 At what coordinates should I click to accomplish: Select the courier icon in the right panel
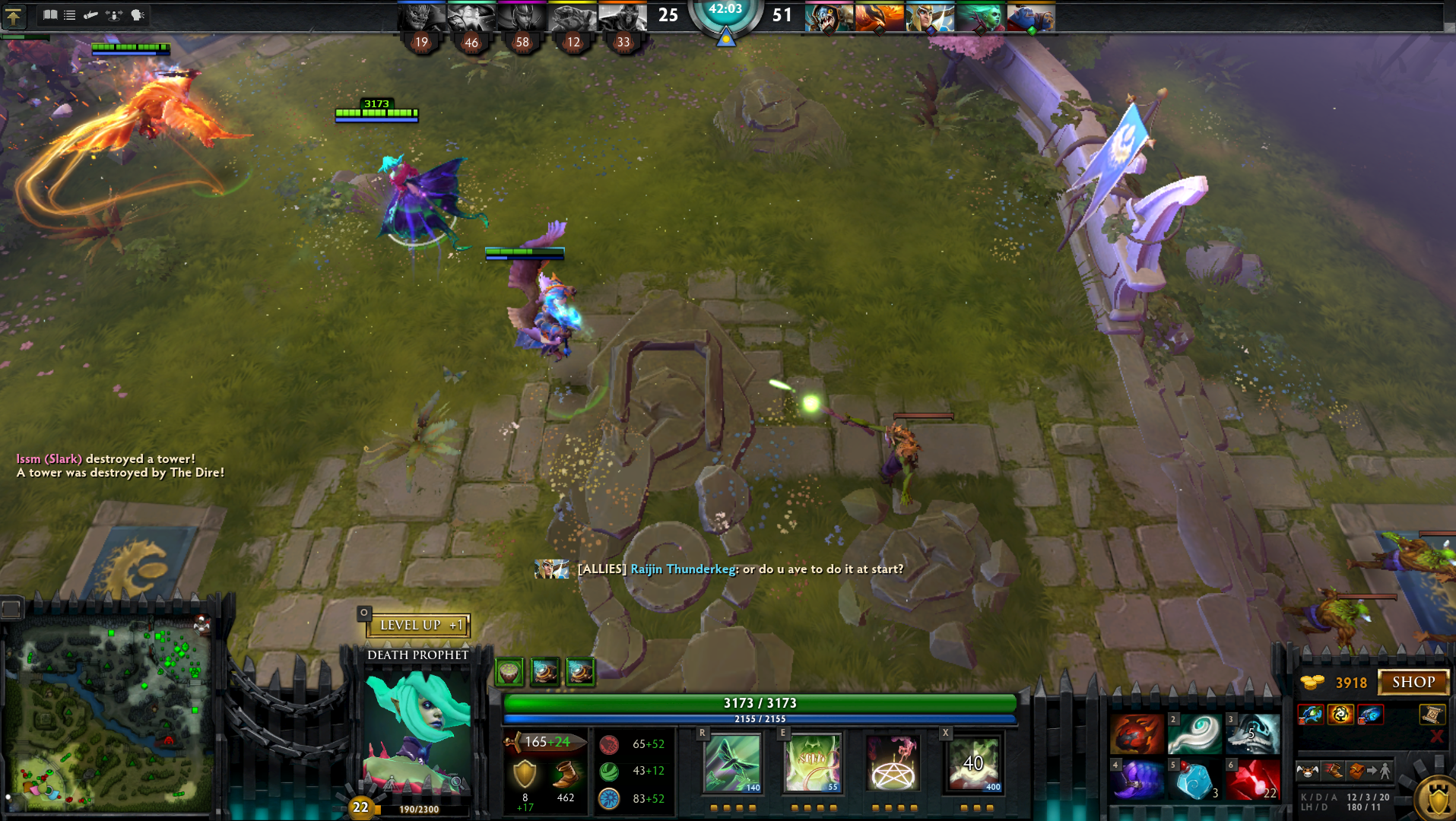point(1306,771)
